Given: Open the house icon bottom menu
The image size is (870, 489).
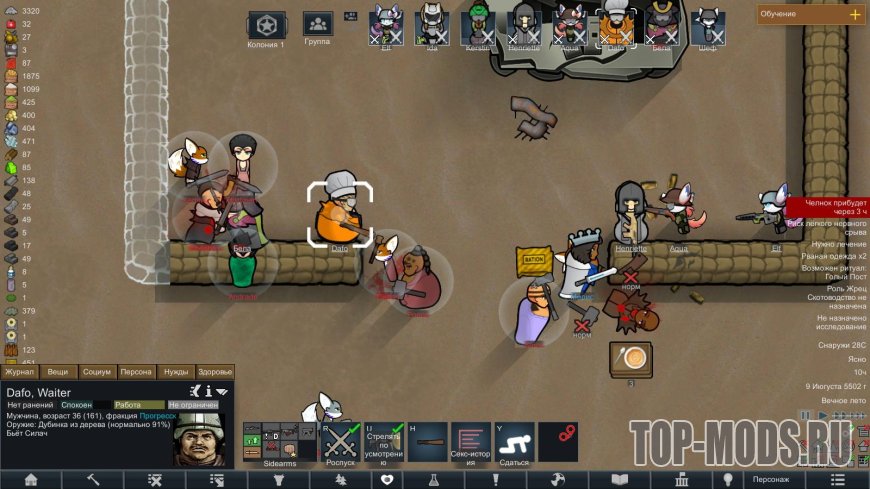Looking at the screenshot, I should [31, 479].
